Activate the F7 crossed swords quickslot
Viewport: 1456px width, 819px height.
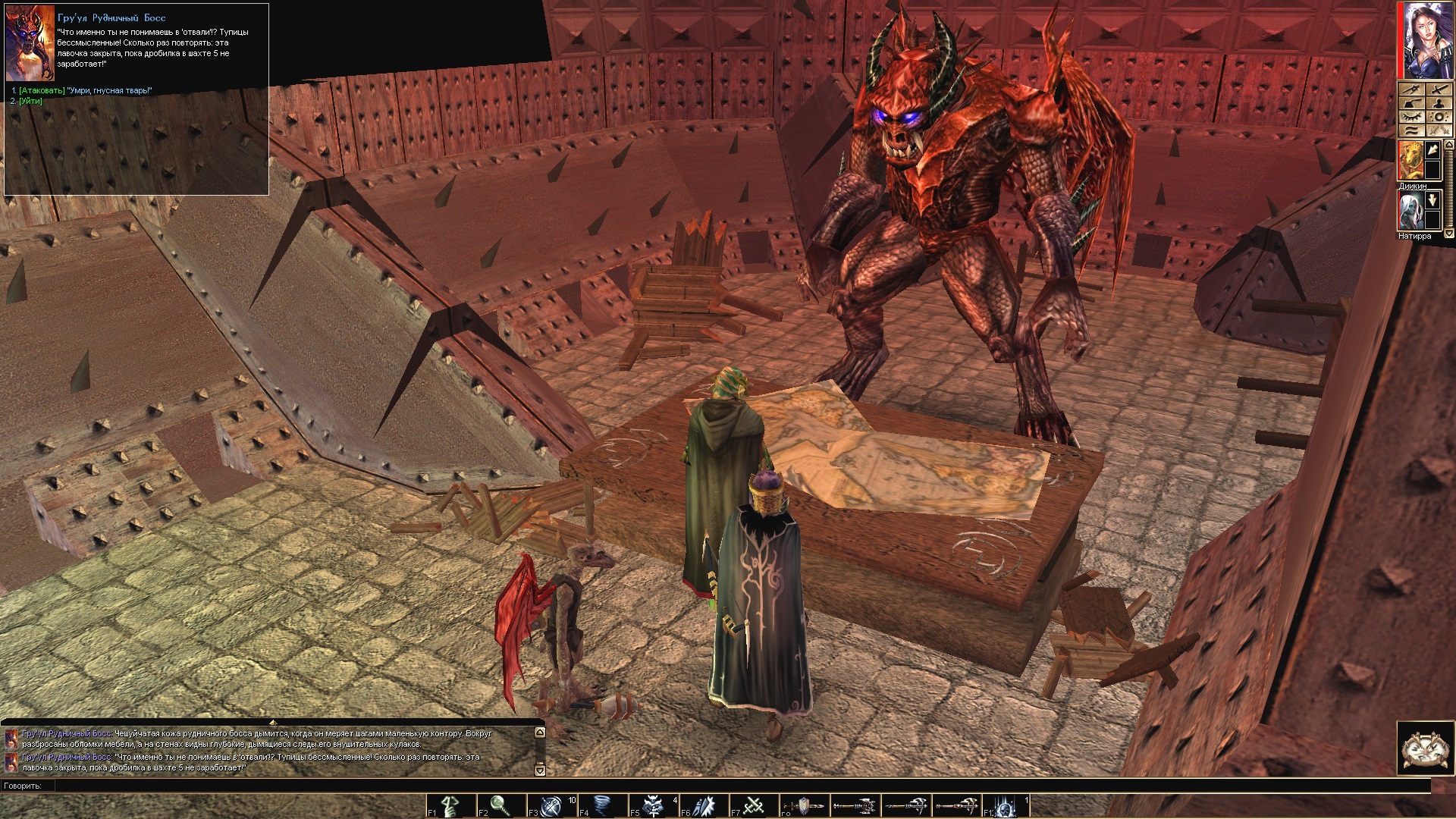coord(755,805)
